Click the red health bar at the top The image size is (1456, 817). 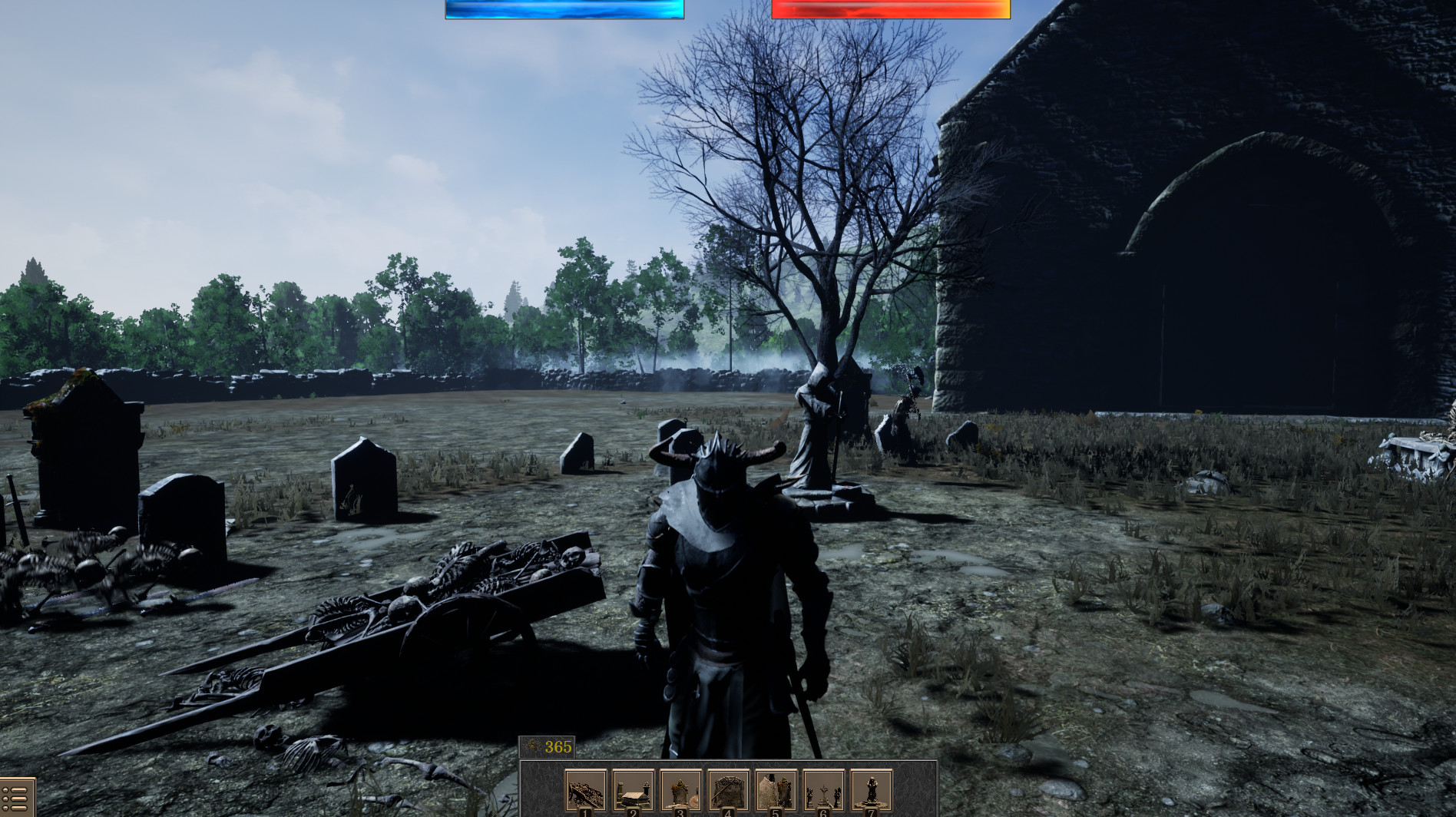[x=891, y=9]
